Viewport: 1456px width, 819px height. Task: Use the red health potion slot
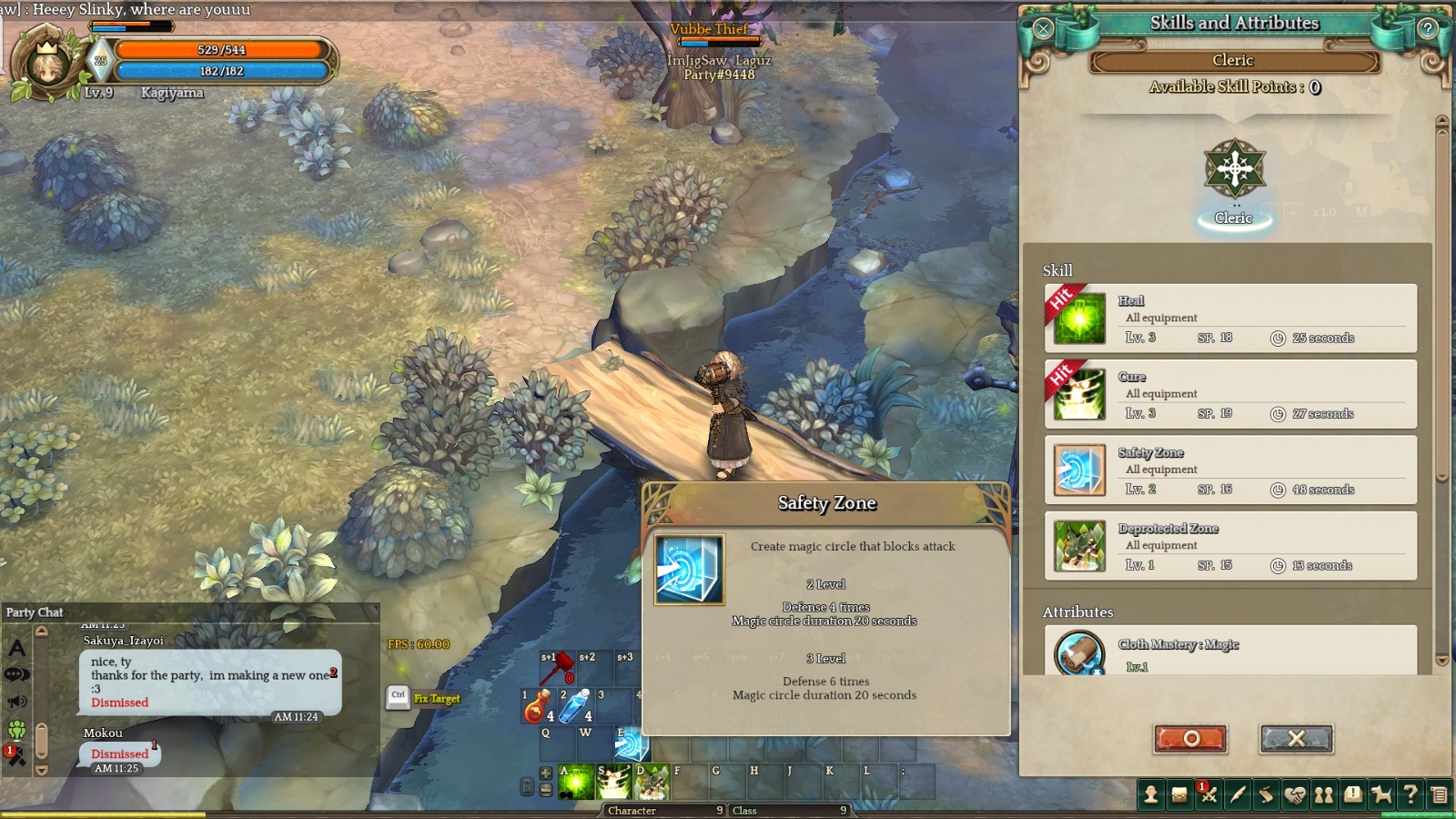coord(538,707)
